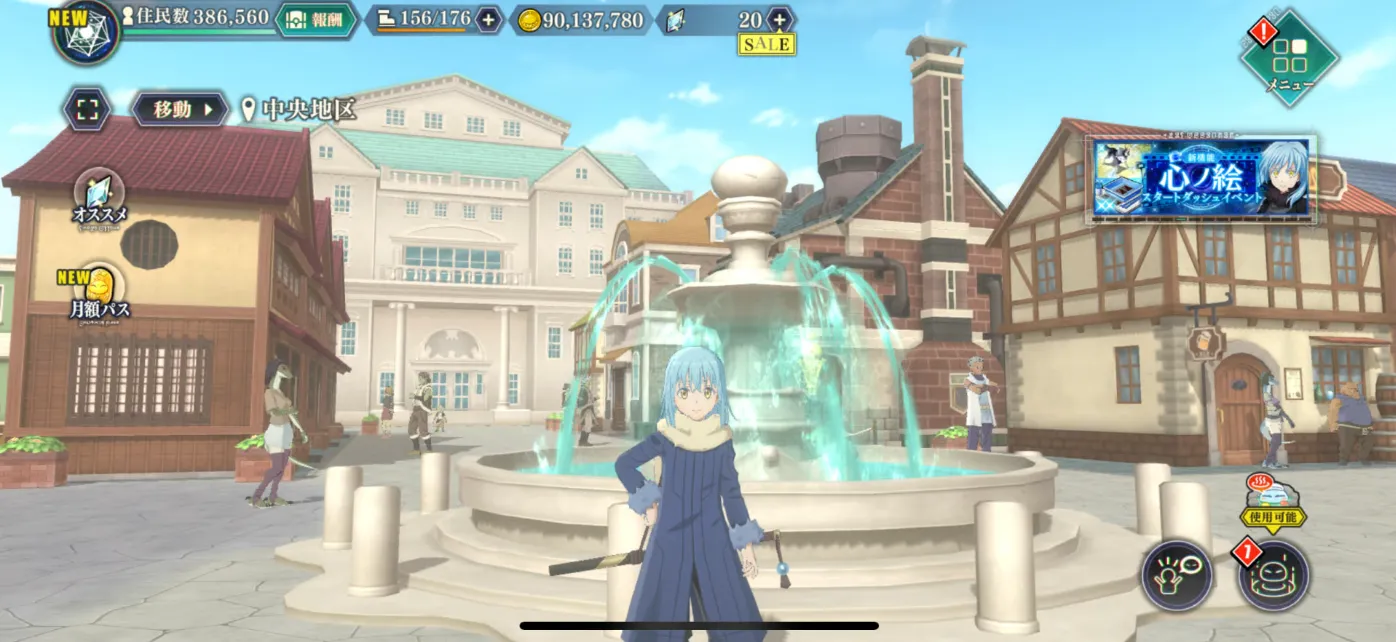This screenshot has width=1396, height=642.
Task: Add stamina with the plus beside 156/176
Action: [488, 19]
